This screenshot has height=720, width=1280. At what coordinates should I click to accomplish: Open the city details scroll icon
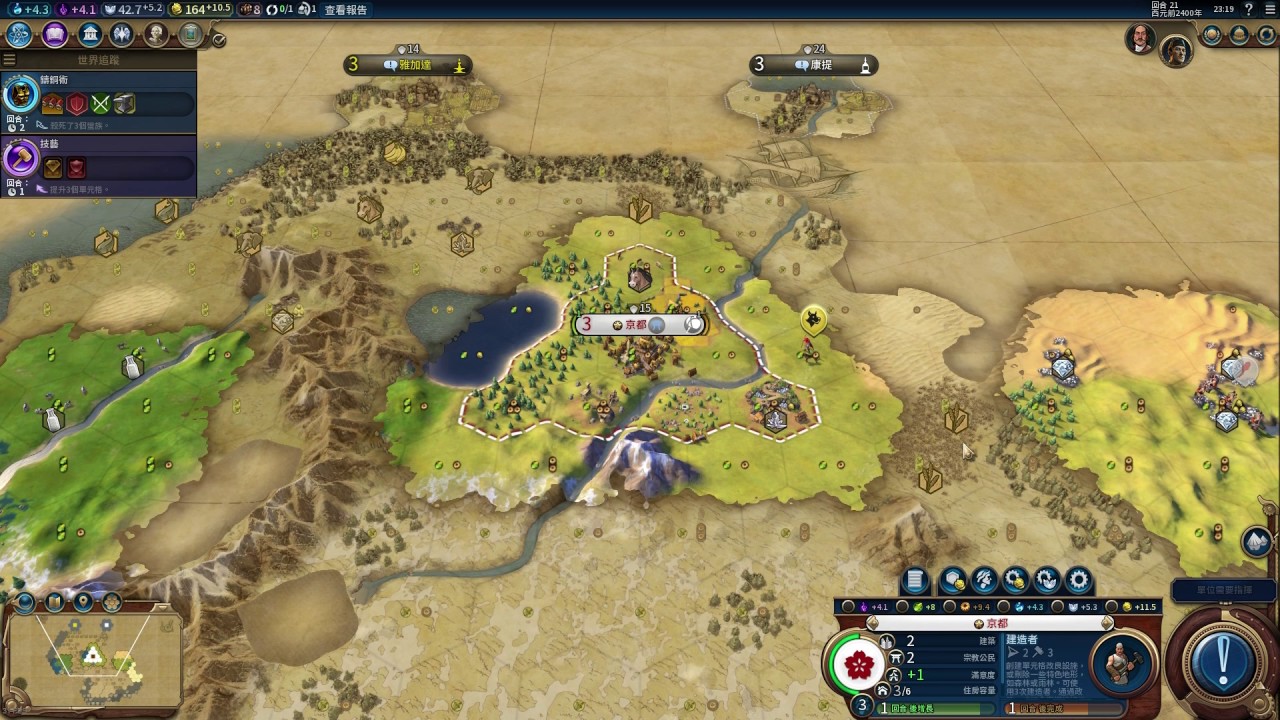point(915,580)
